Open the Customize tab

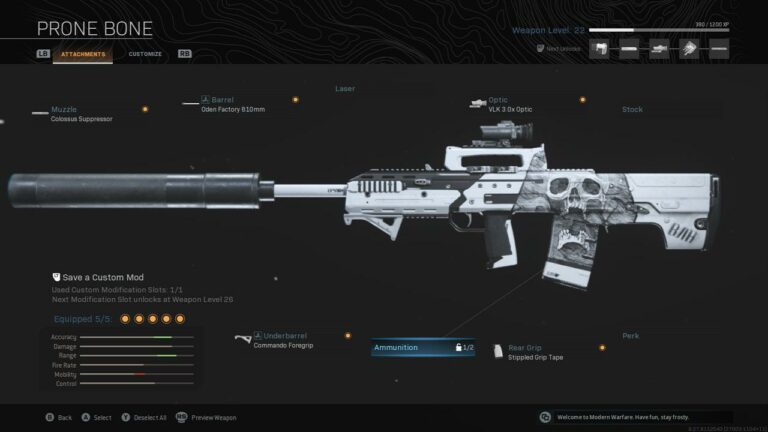(145, 54)
